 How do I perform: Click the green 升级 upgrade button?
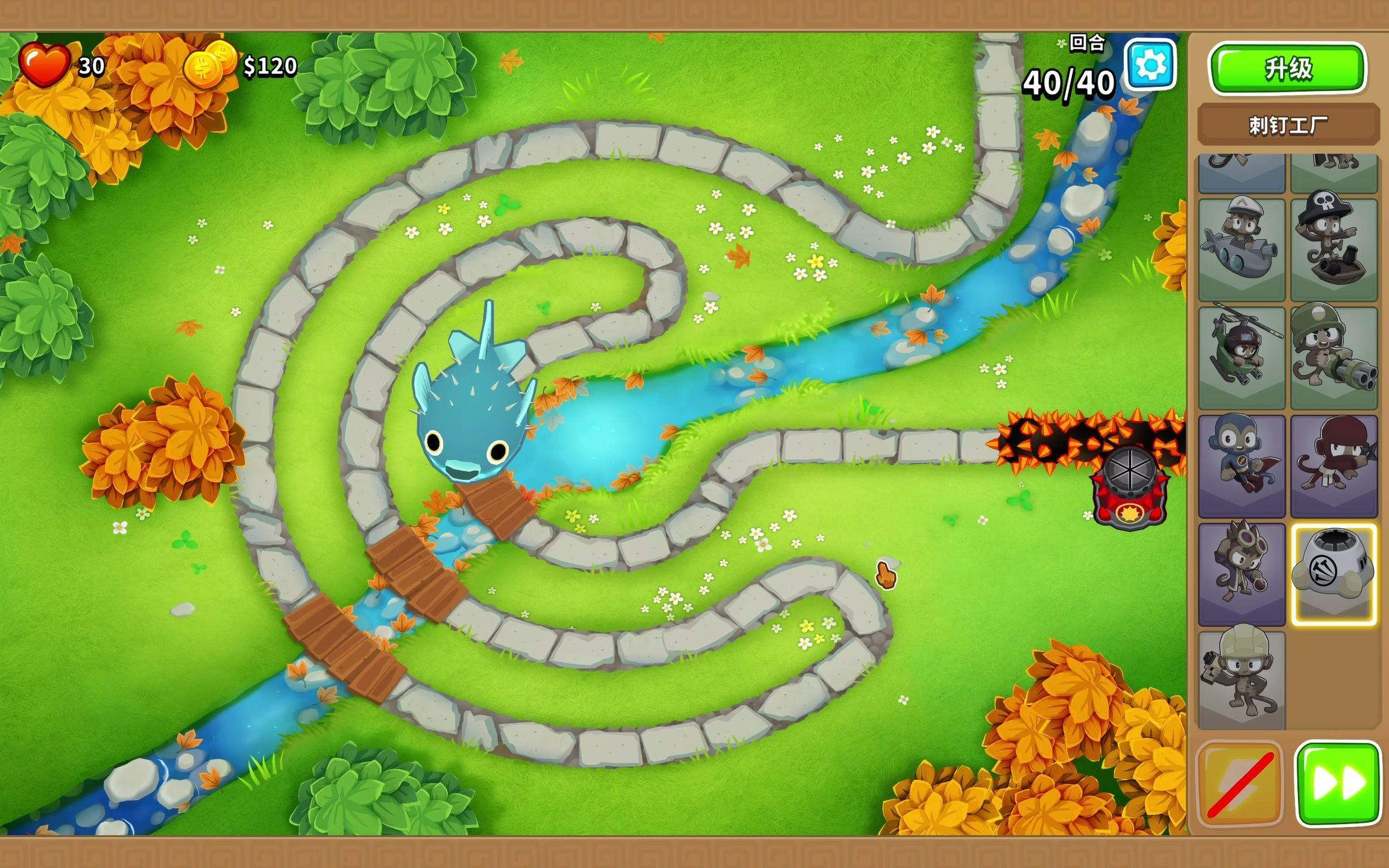1287,68
